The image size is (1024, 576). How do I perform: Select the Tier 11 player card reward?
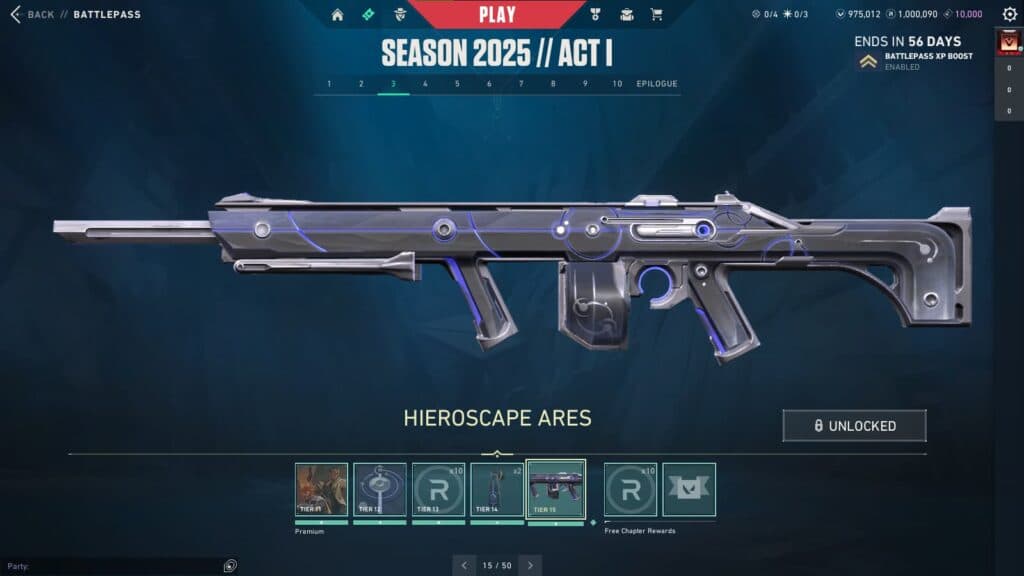pyautogui.click(x=321, y=489)
